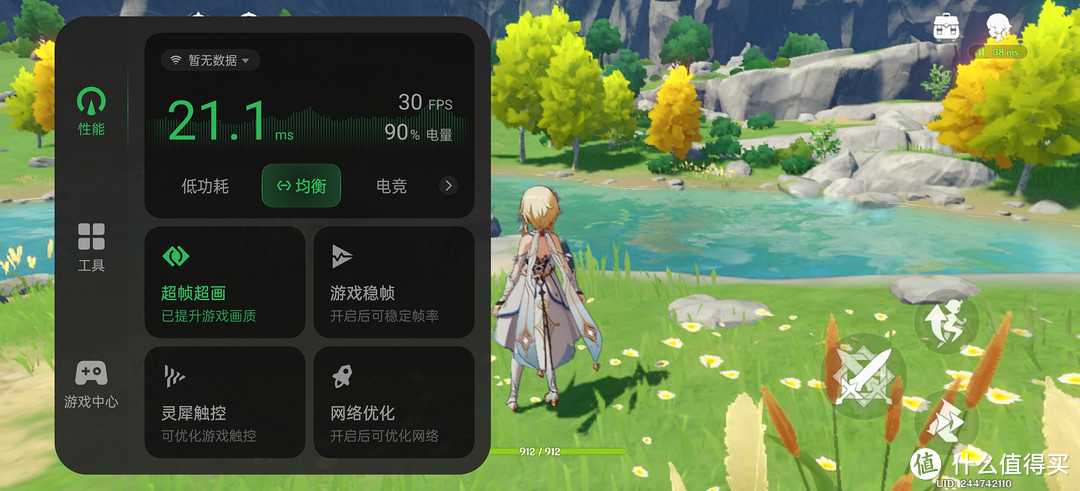Tap the jump action button
Screen dimensions: 1080x491
point(945,320)
